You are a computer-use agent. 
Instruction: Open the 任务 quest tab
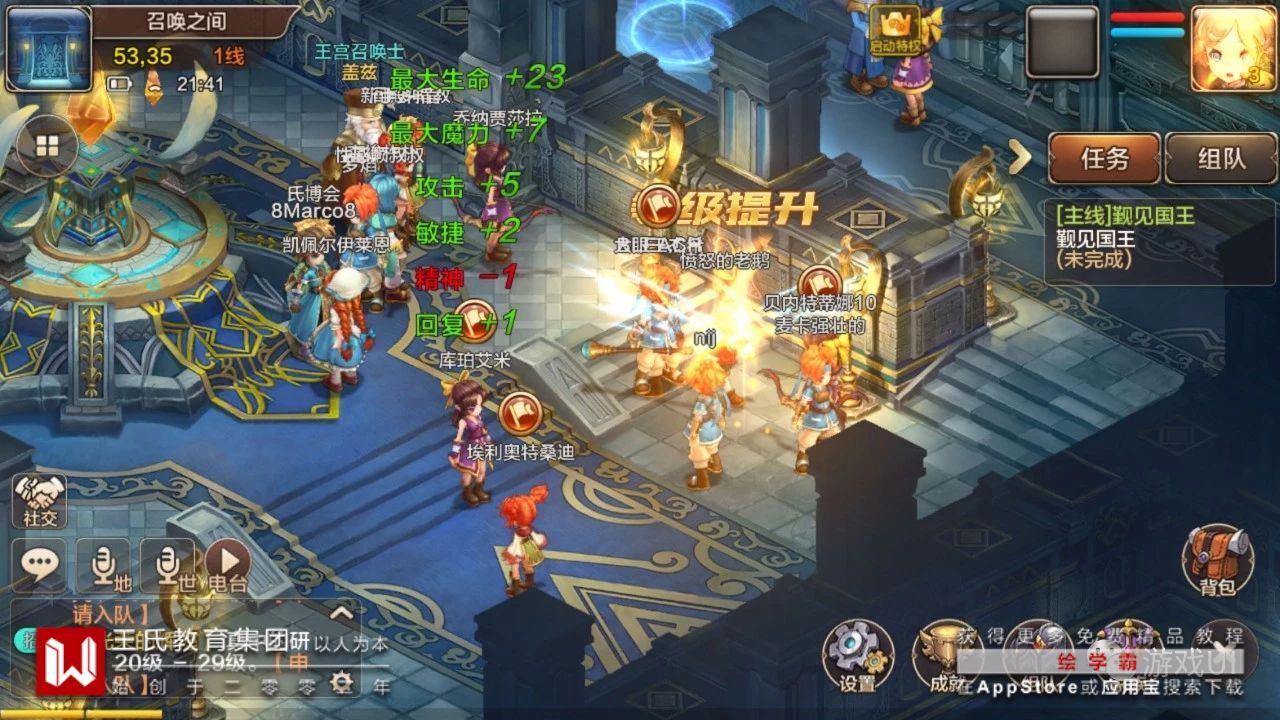pos(1104,158)
